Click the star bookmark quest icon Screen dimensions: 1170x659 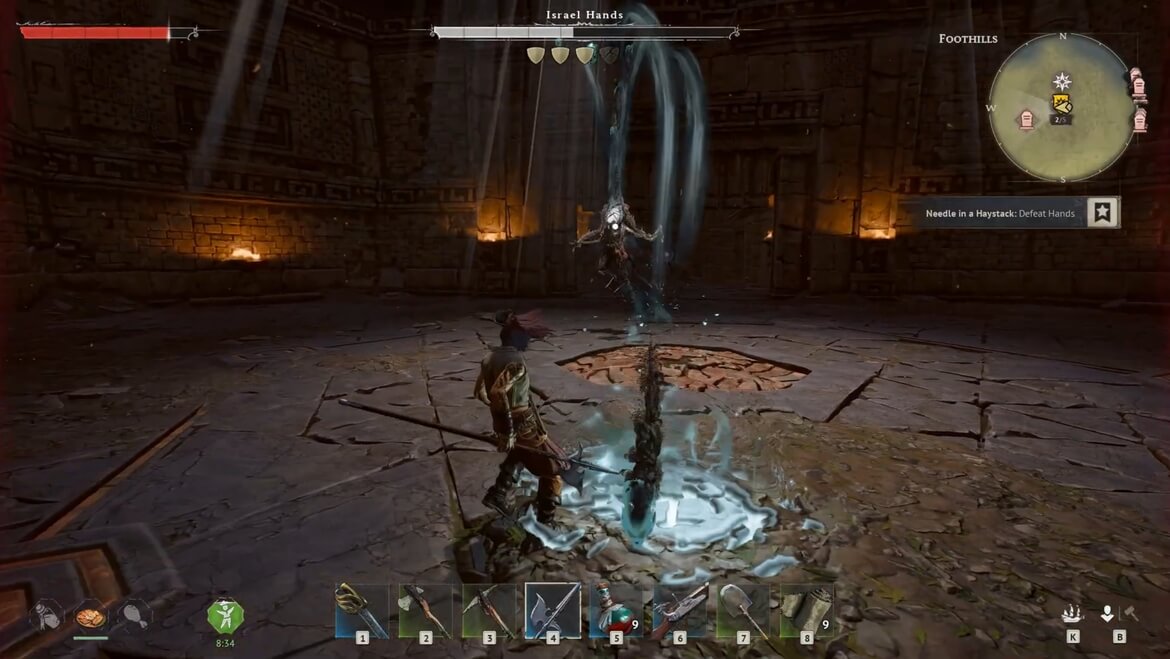pos(1102,212)
